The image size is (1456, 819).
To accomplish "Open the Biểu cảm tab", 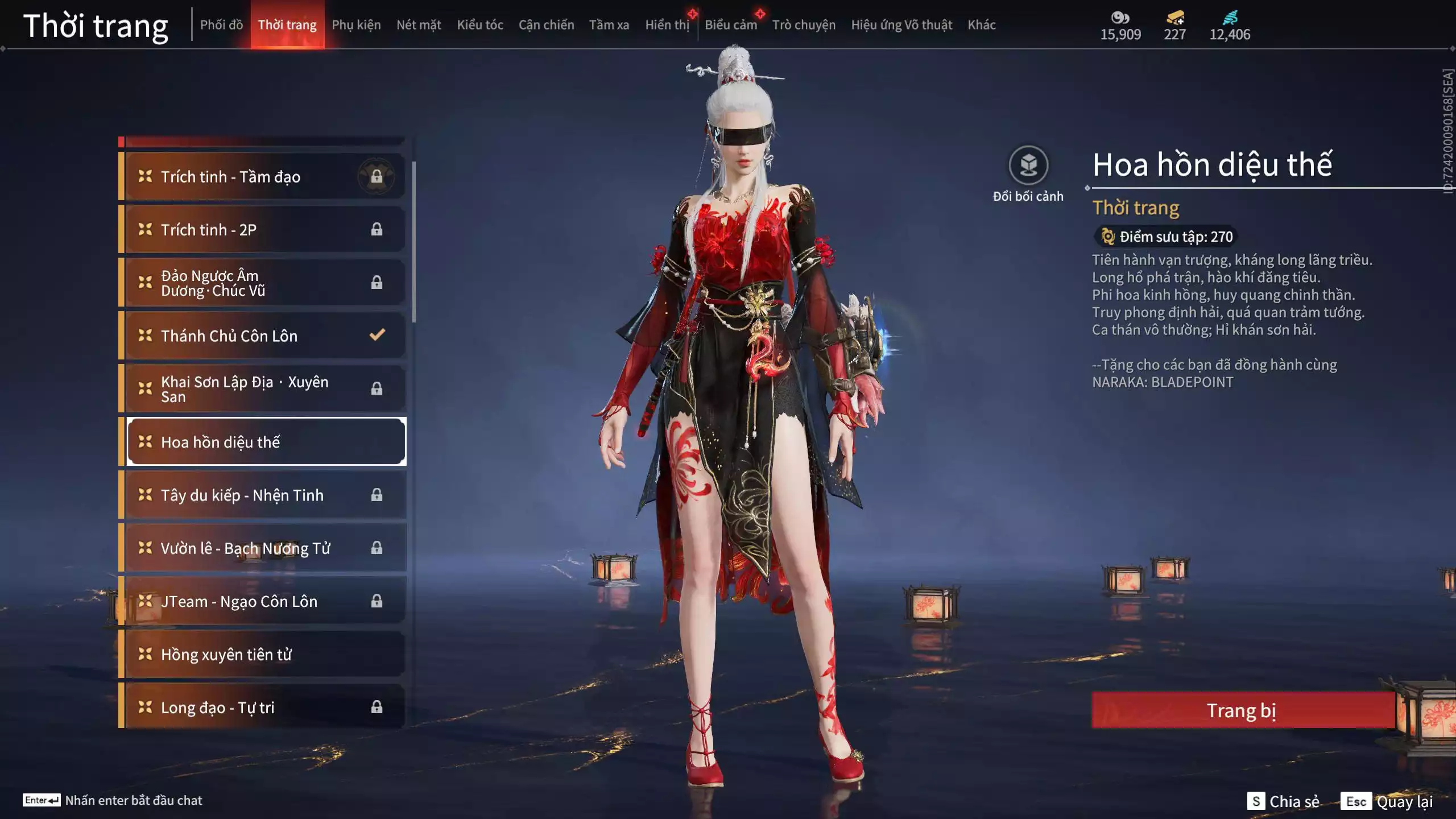I will pyautogui.click(x=730, y=25).
